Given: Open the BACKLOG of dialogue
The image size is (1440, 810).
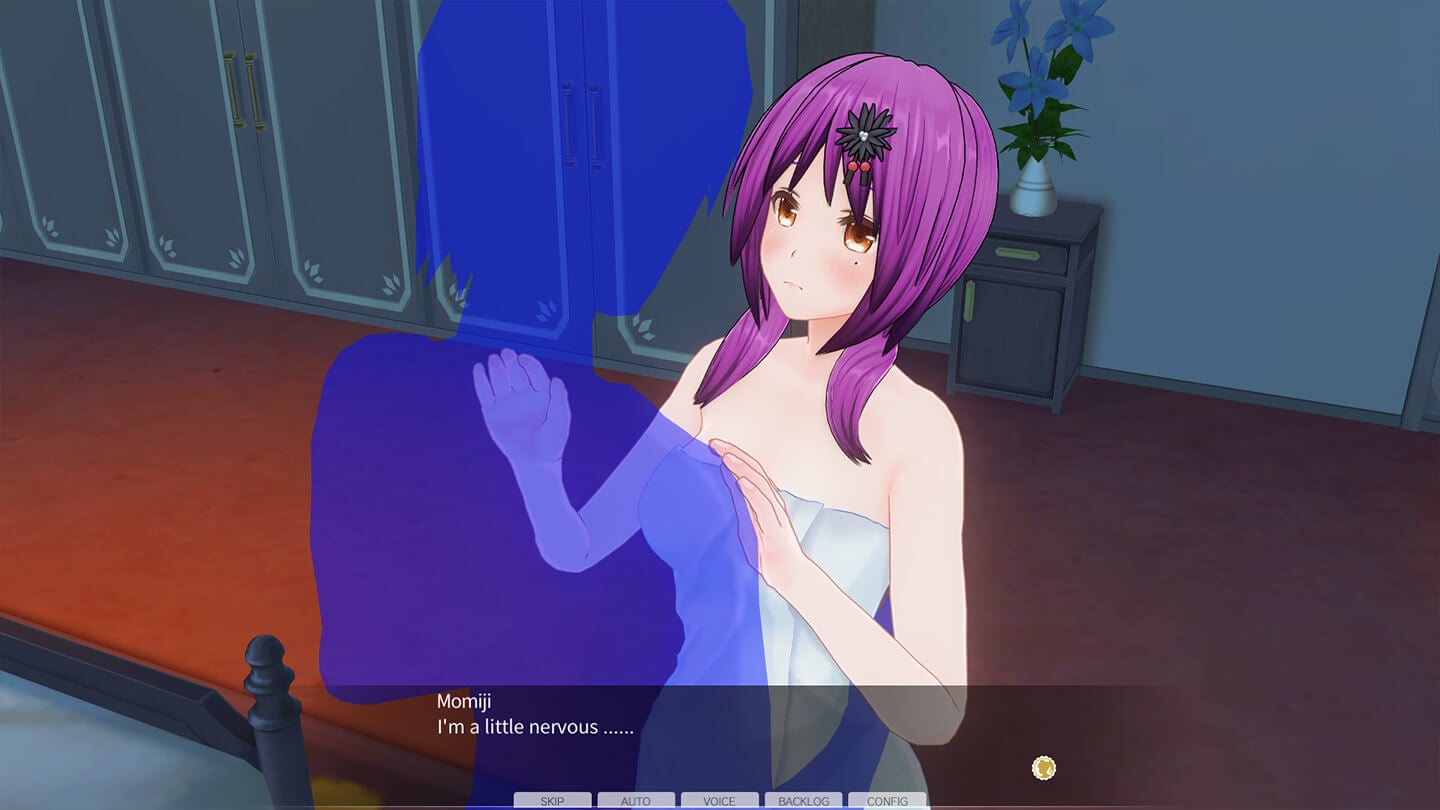Looking at the screenshot, I should (803, 801).
